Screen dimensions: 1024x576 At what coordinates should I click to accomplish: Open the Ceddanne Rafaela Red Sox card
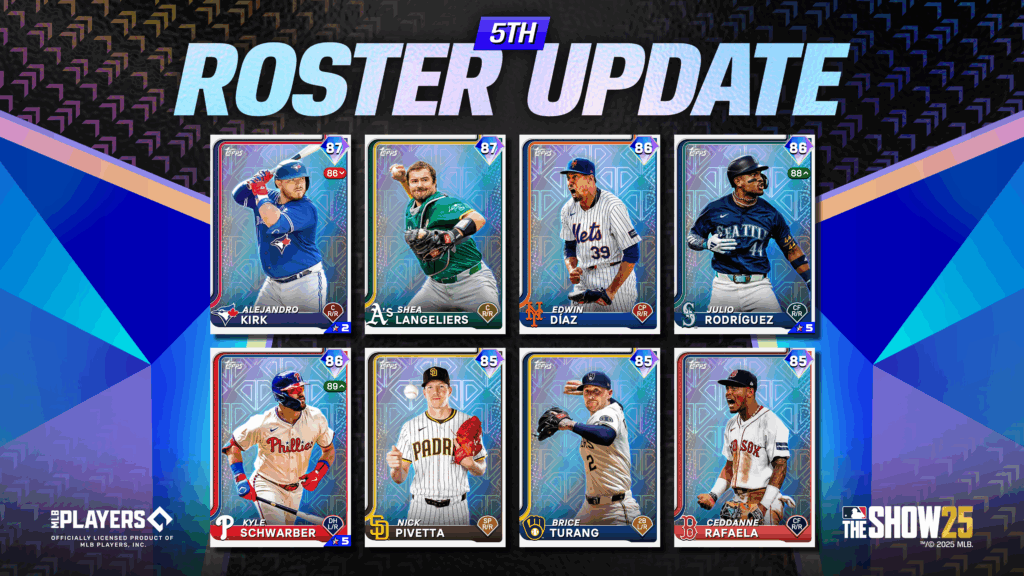(745, 447)
